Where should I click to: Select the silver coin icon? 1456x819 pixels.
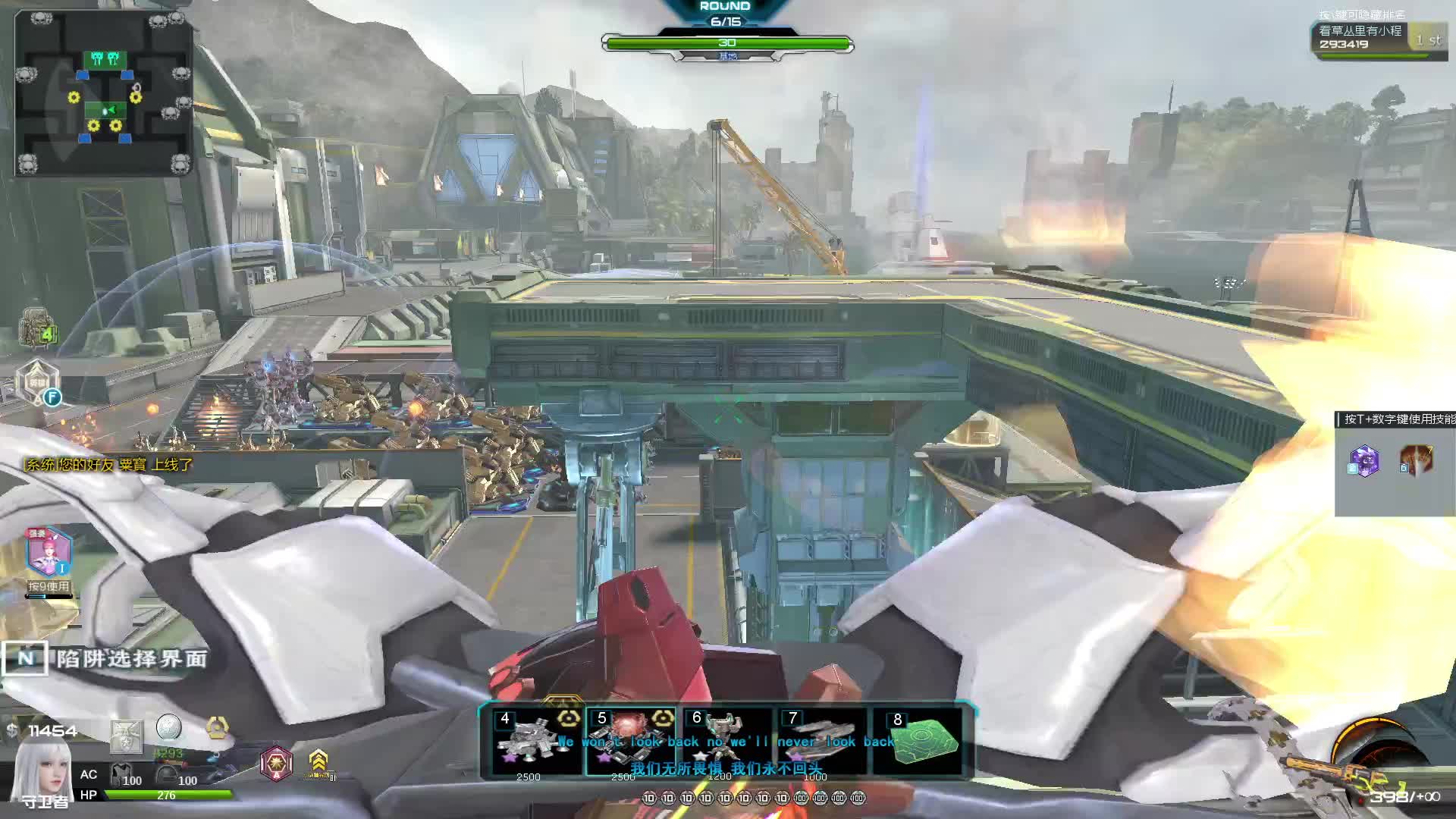169,727
